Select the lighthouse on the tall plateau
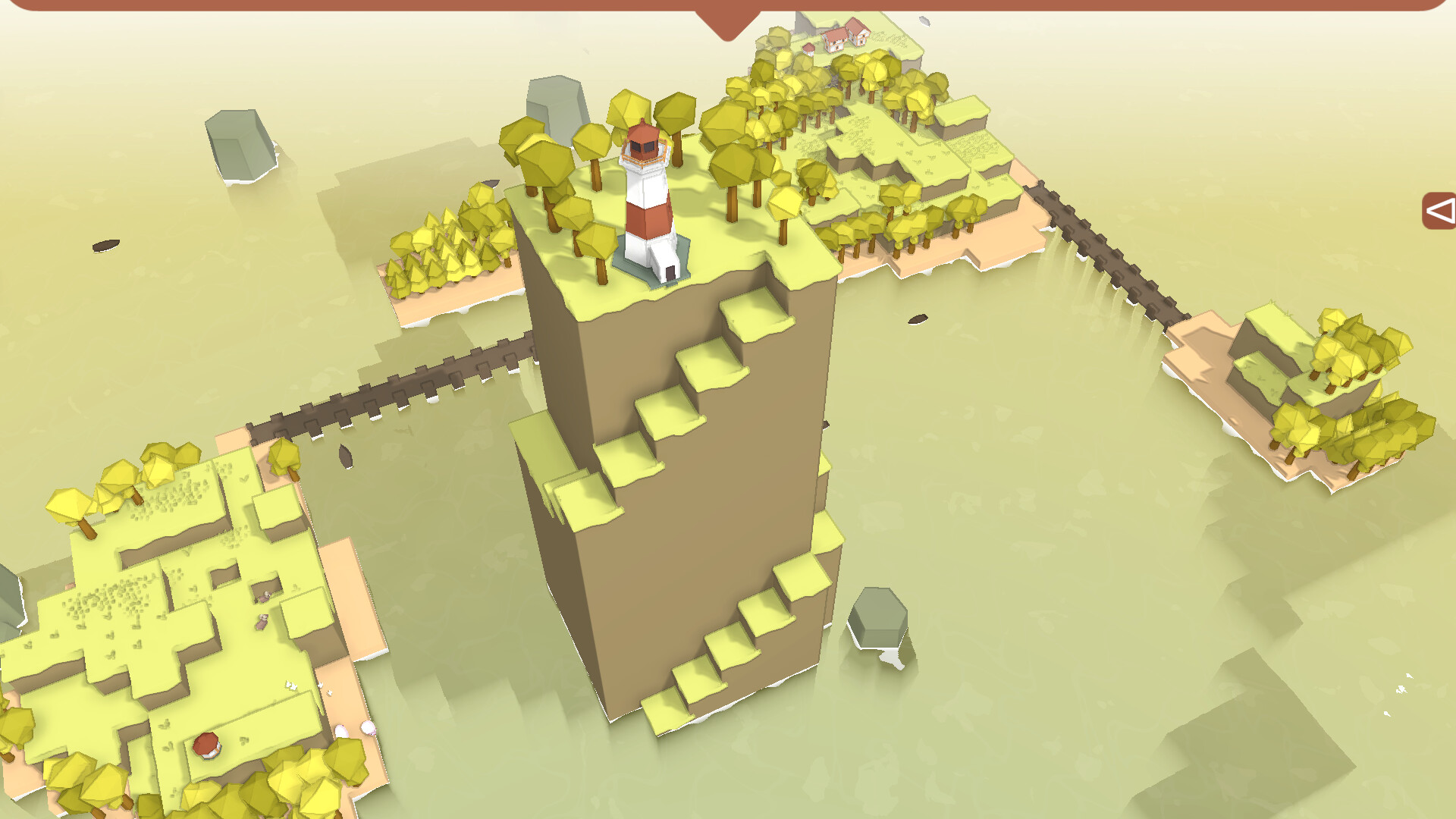This screenshot has height=819, width=1456. coord(648,197)
